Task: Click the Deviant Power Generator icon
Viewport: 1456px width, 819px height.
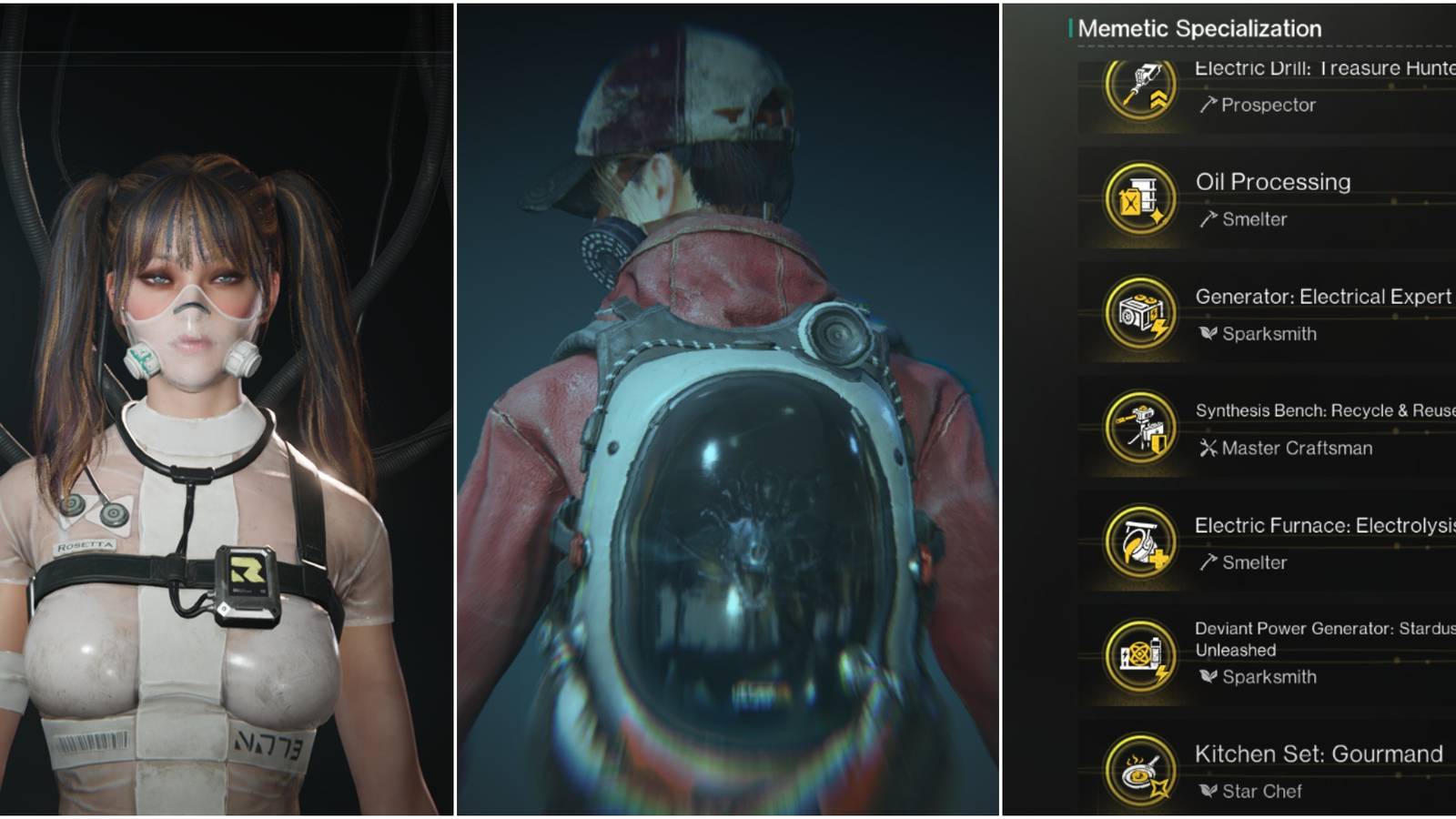Action: click(1137, 652)
